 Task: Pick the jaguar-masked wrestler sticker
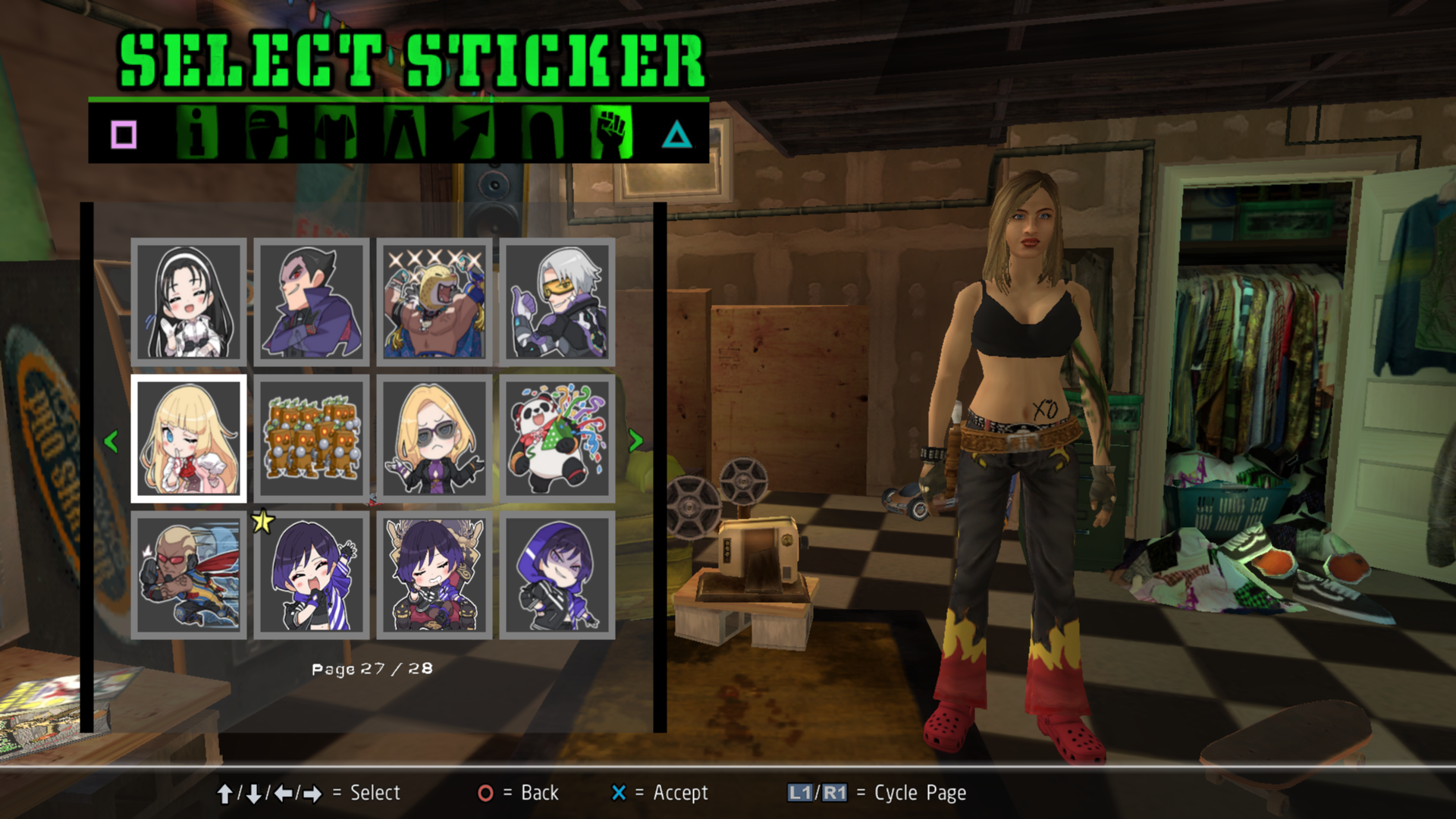click(435, 302)
